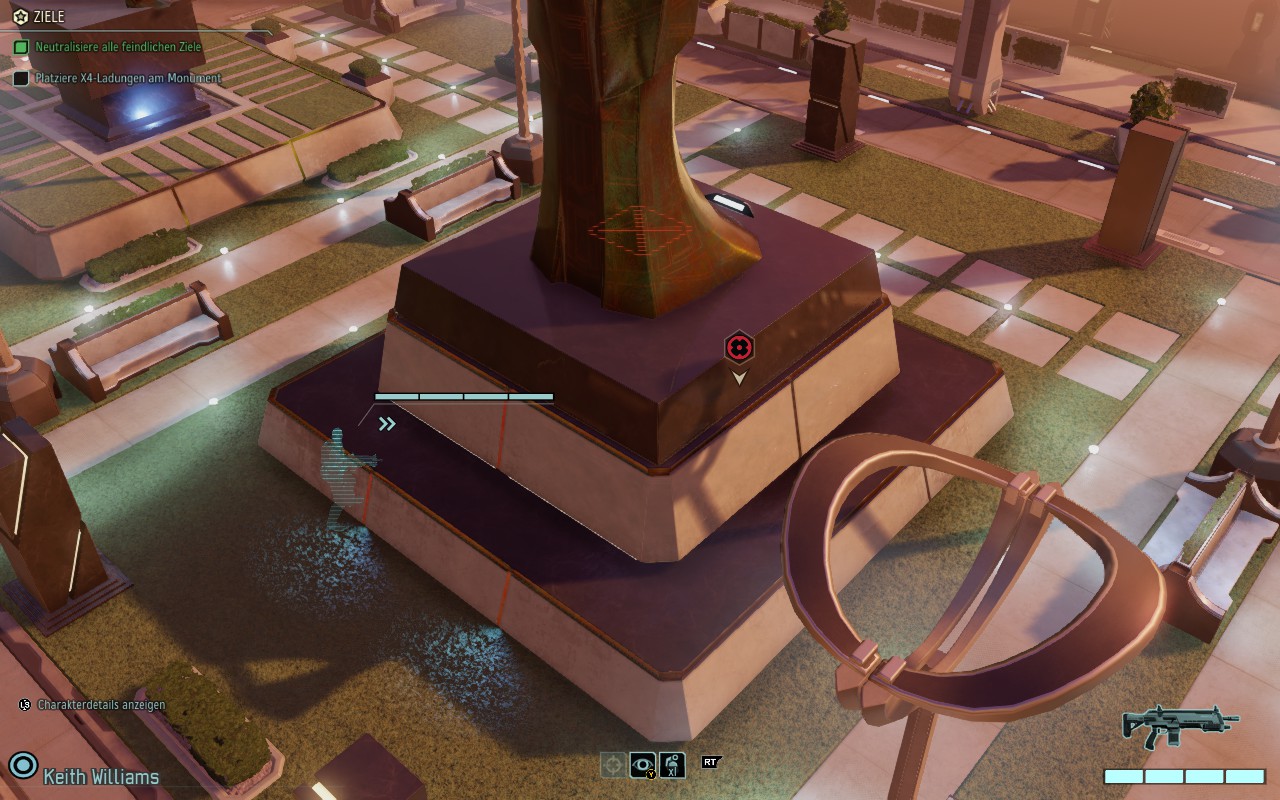Select objective 'Neutralisiere alle feindlichen Ziele'
The image size is (1280, 800).
coord(118,47)
